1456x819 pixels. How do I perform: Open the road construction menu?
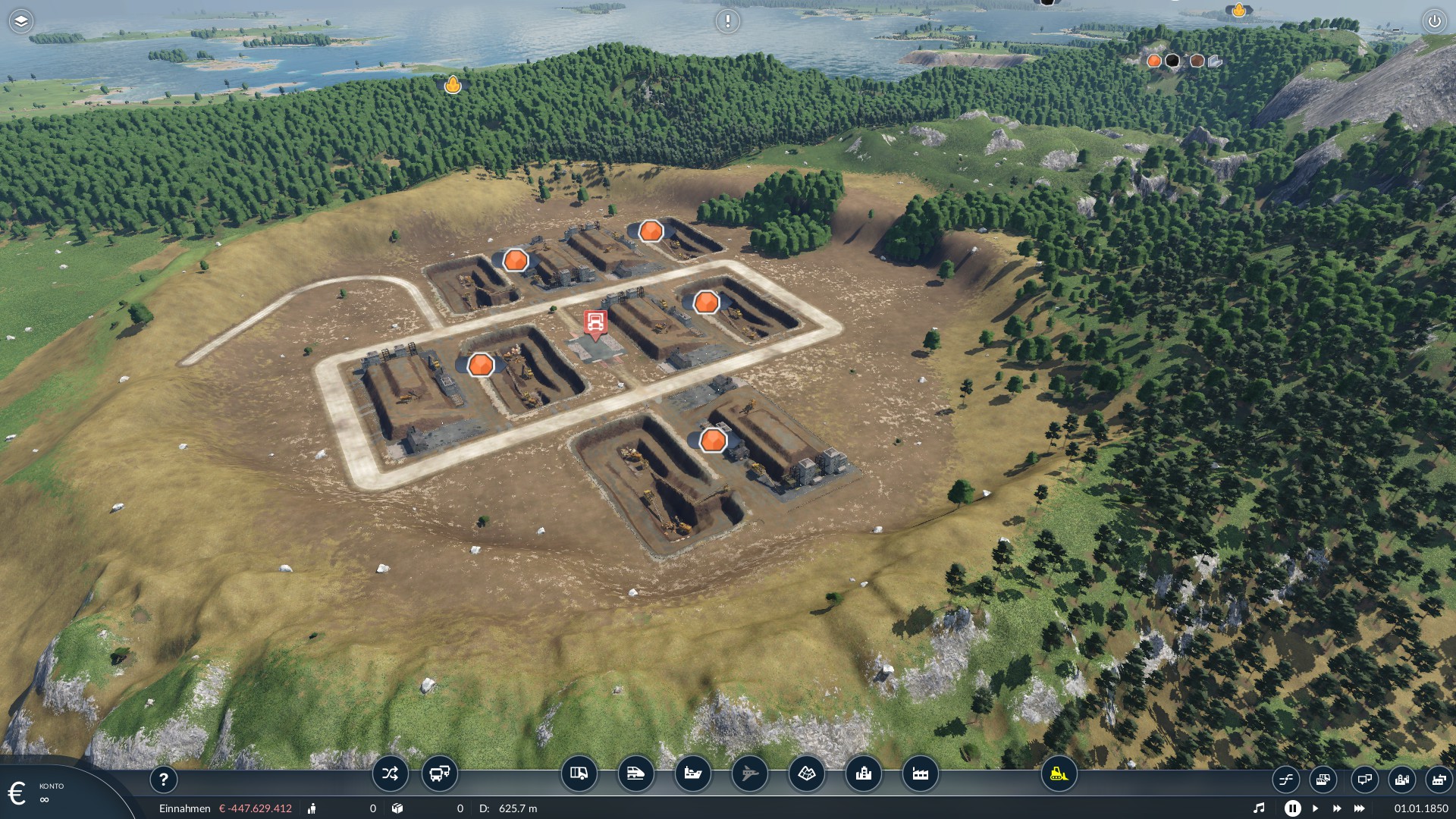pyautogui.click(x=579, y=773)
